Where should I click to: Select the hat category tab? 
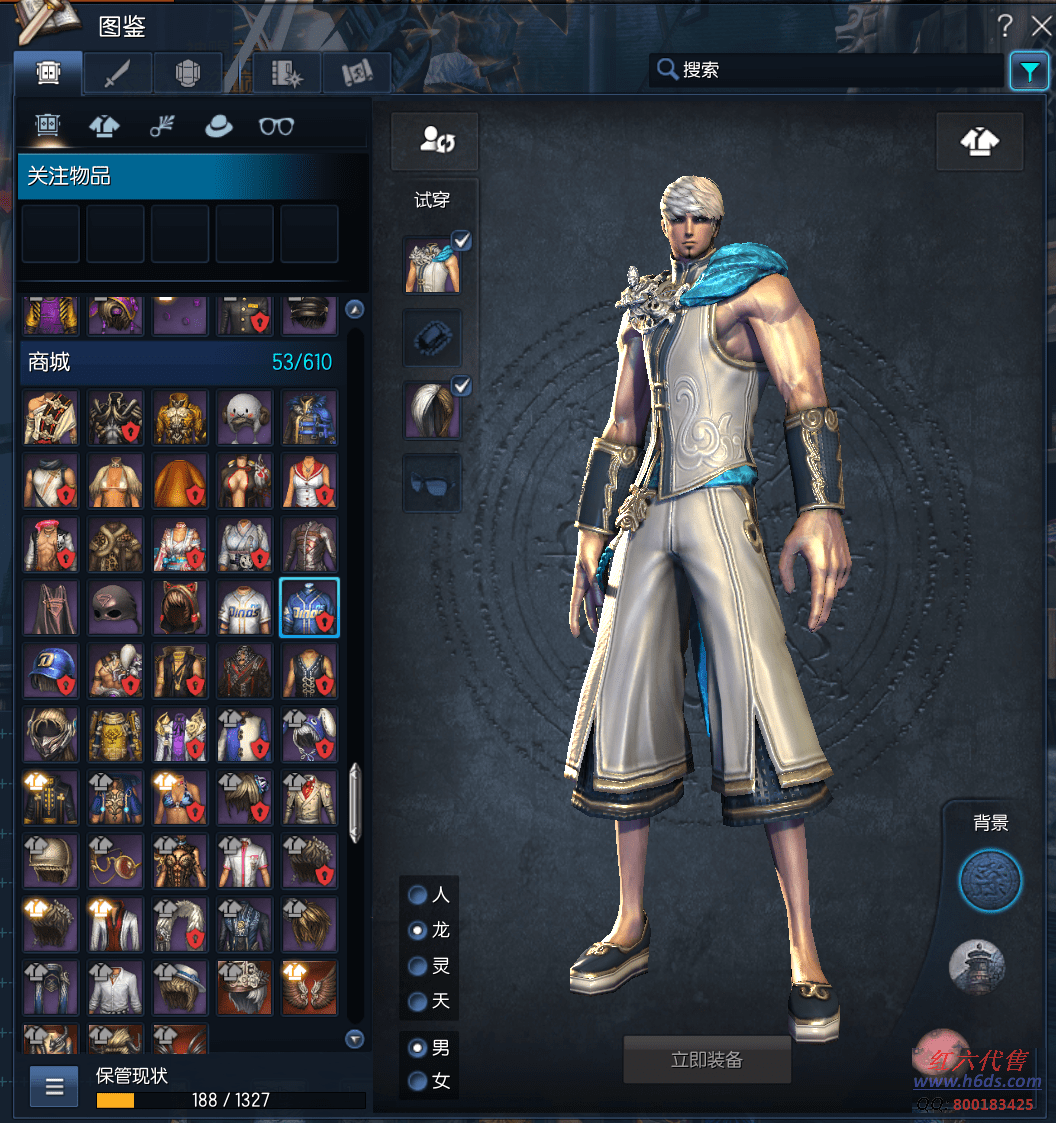218,126
